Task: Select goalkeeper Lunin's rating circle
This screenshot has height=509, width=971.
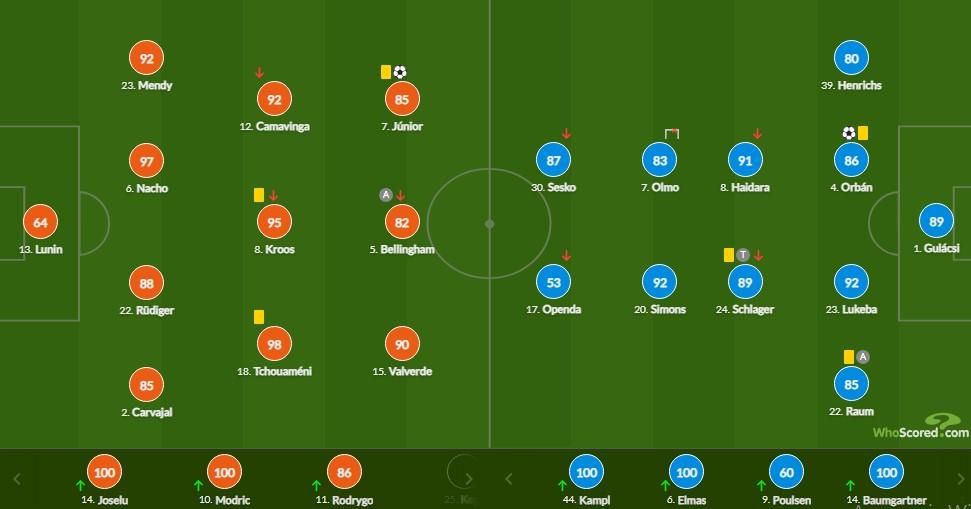Action: pos(40,222)
